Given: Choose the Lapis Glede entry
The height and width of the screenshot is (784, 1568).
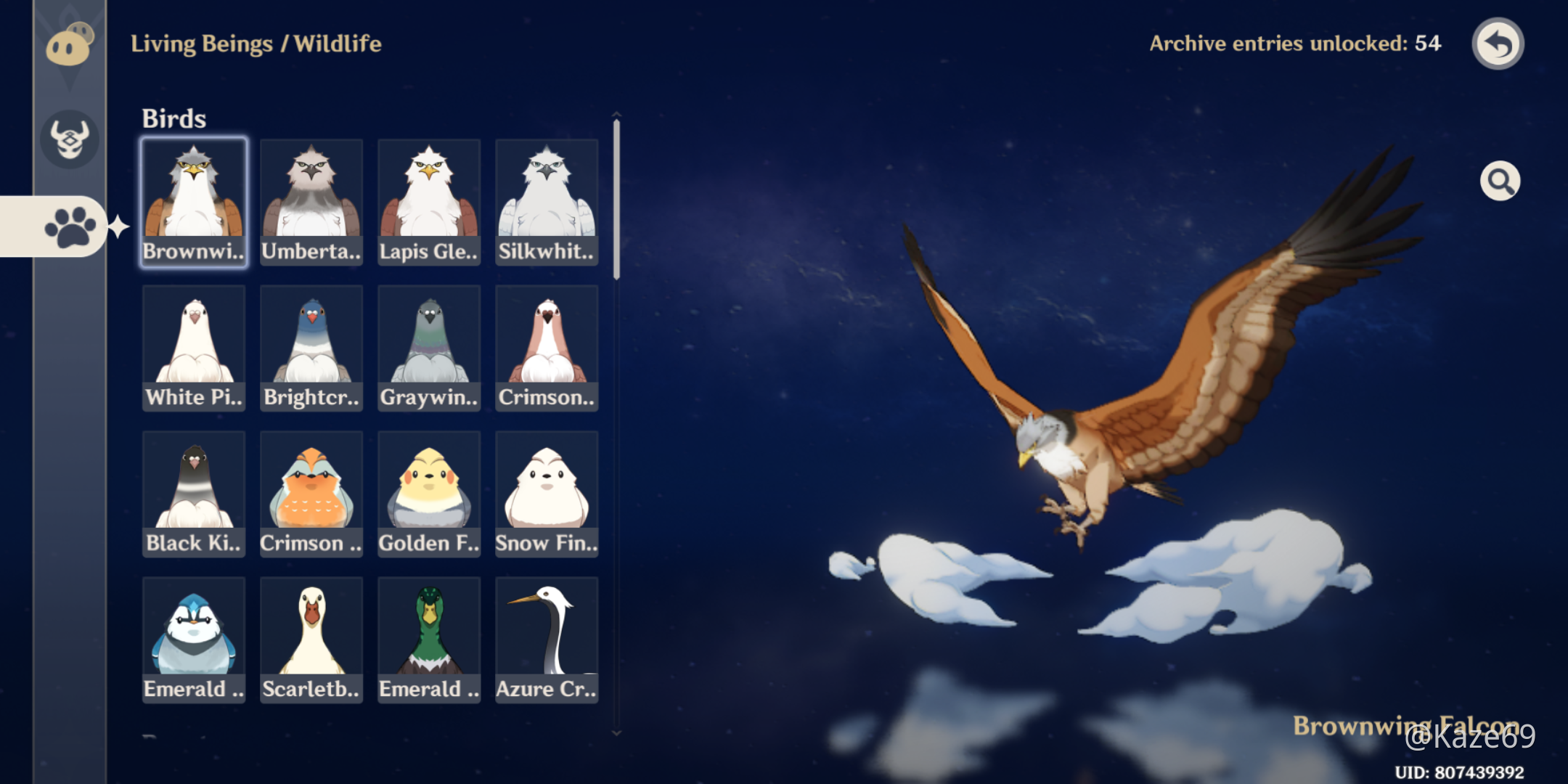Looking at the screenshot, I should click(429, 202).
